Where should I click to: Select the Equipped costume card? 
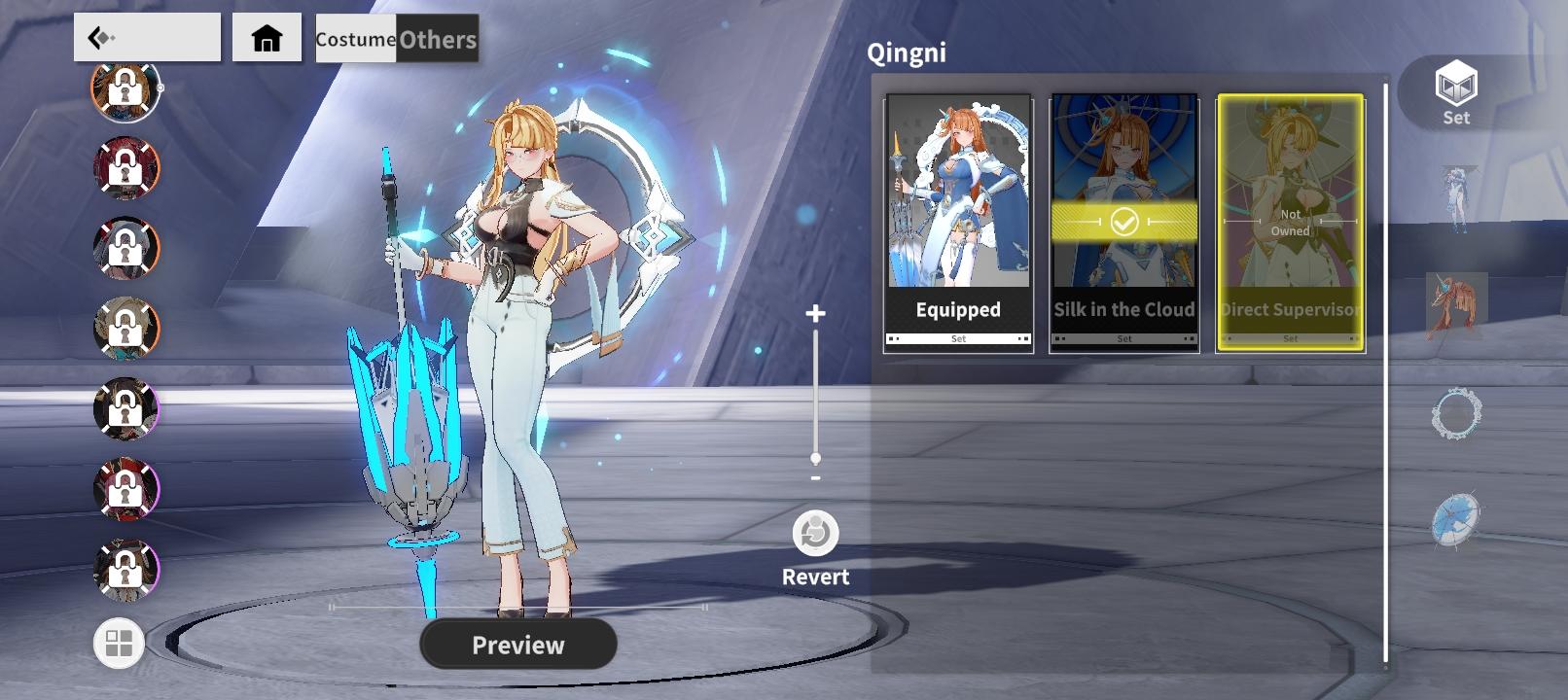tap(958, 223)
